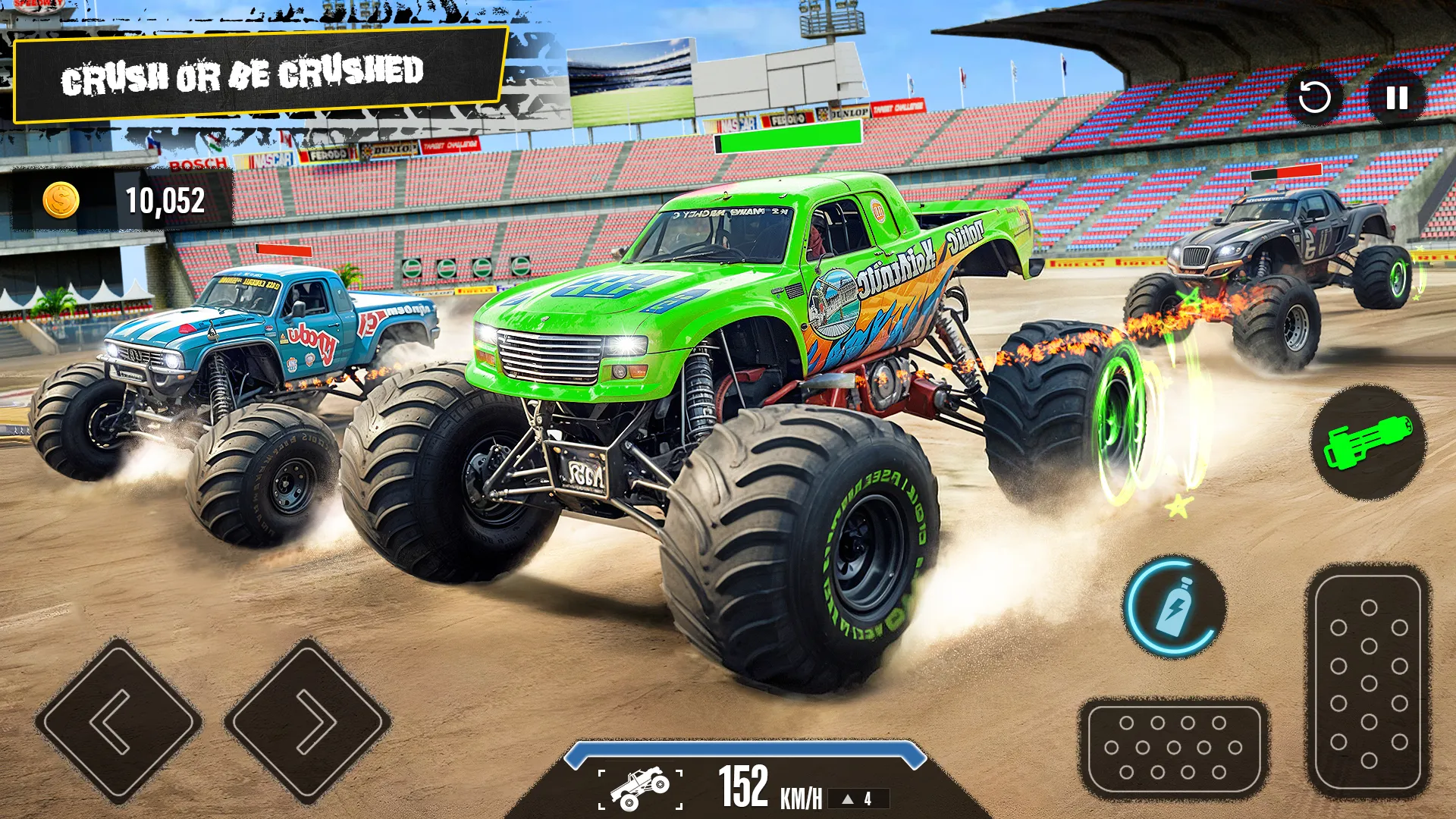Tap the coin balance showing 10,052

click(x=165, y=201)
